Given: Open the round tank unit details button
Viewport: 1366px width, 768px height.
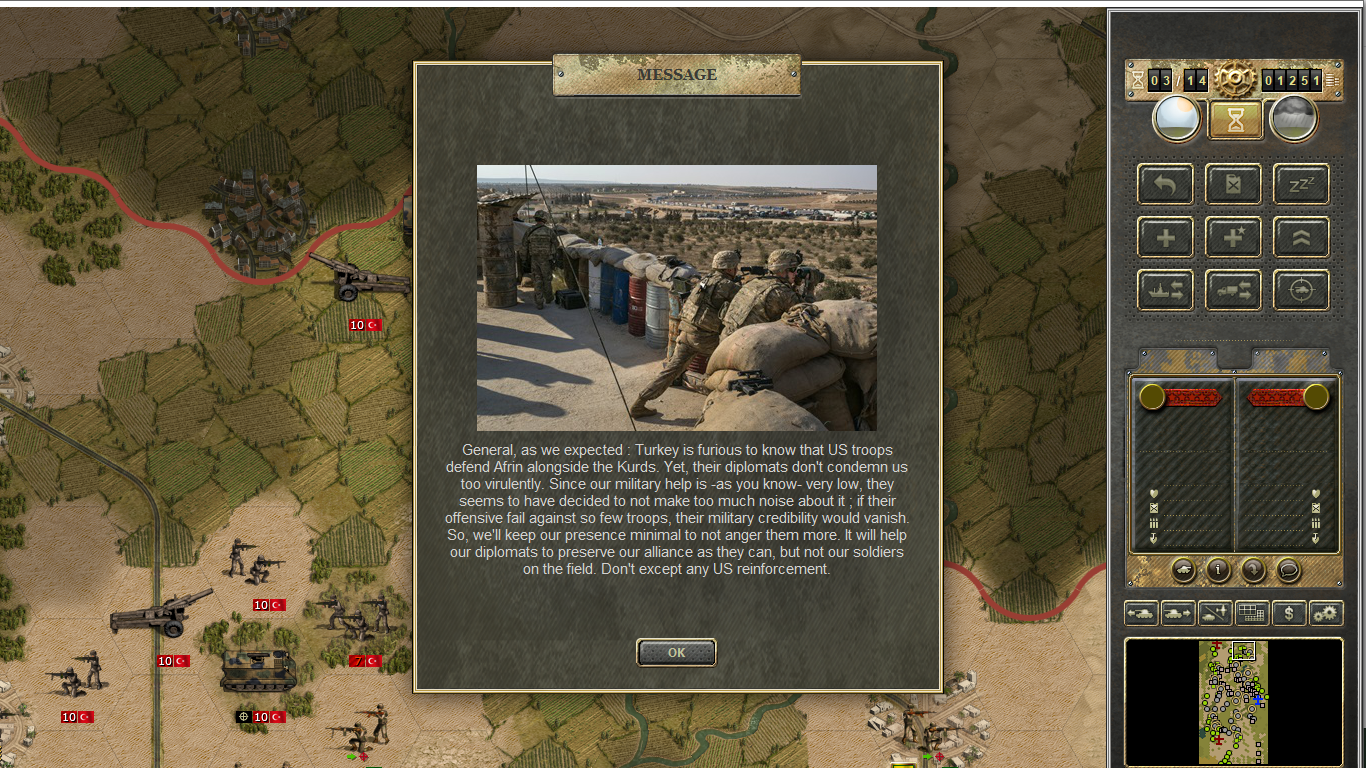Looking at the screenshot, I should point(1183,570).
